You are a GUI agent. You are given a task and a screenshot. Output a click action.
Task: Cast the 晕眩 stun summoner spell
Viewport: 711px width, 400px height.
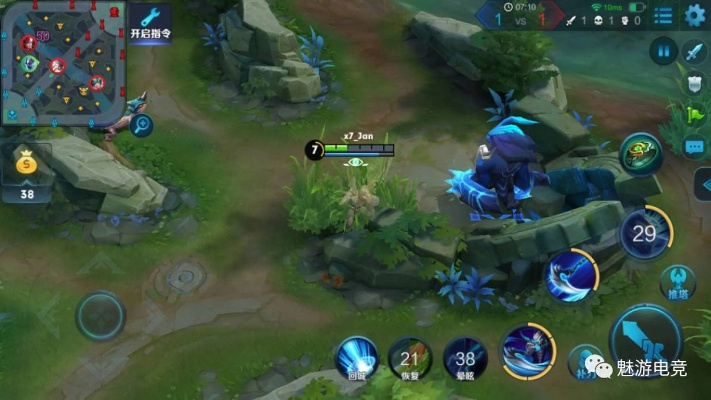coord(465,358)
